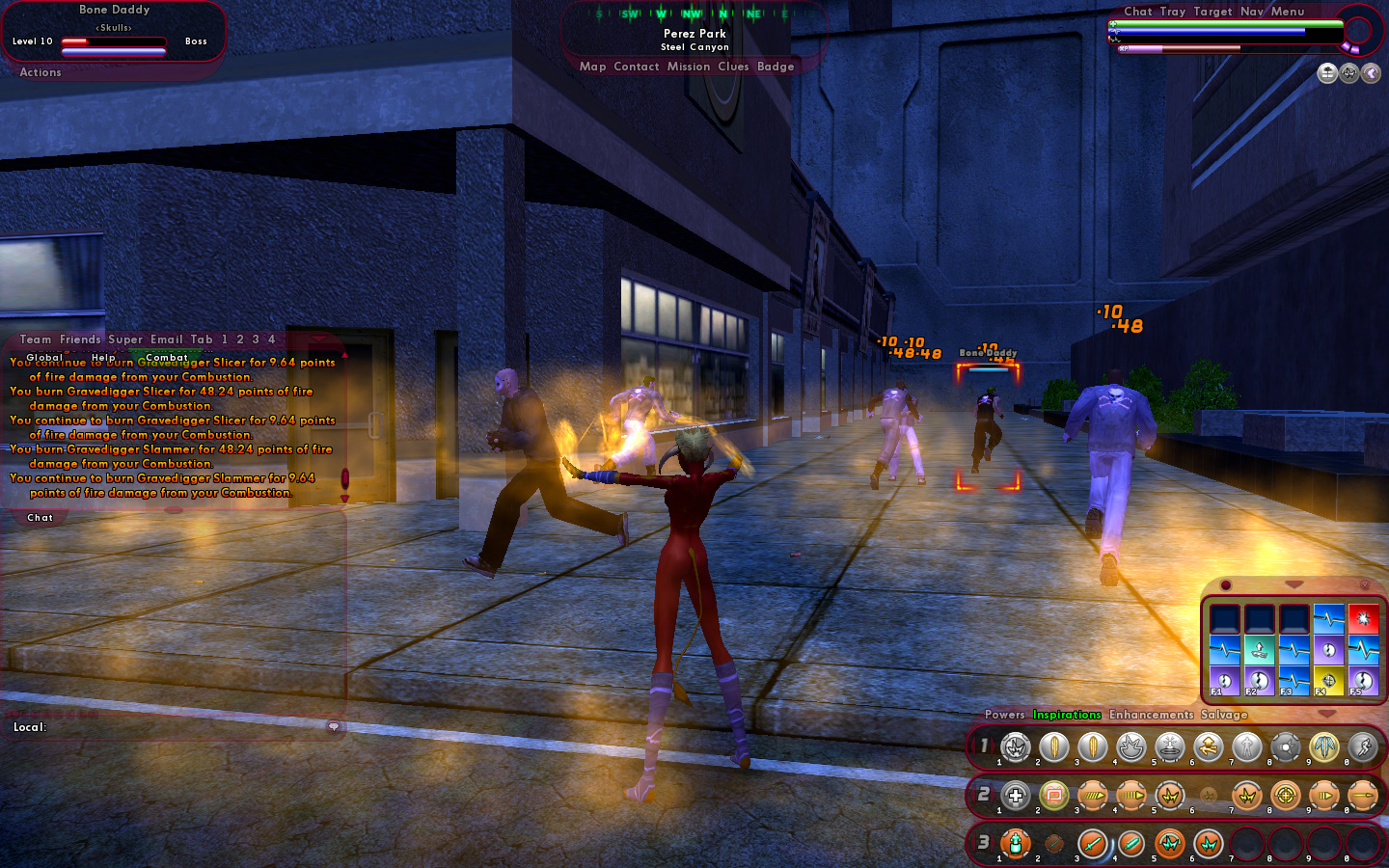Show the Contact list
The image size is (1389, 868).
[636, 67]
